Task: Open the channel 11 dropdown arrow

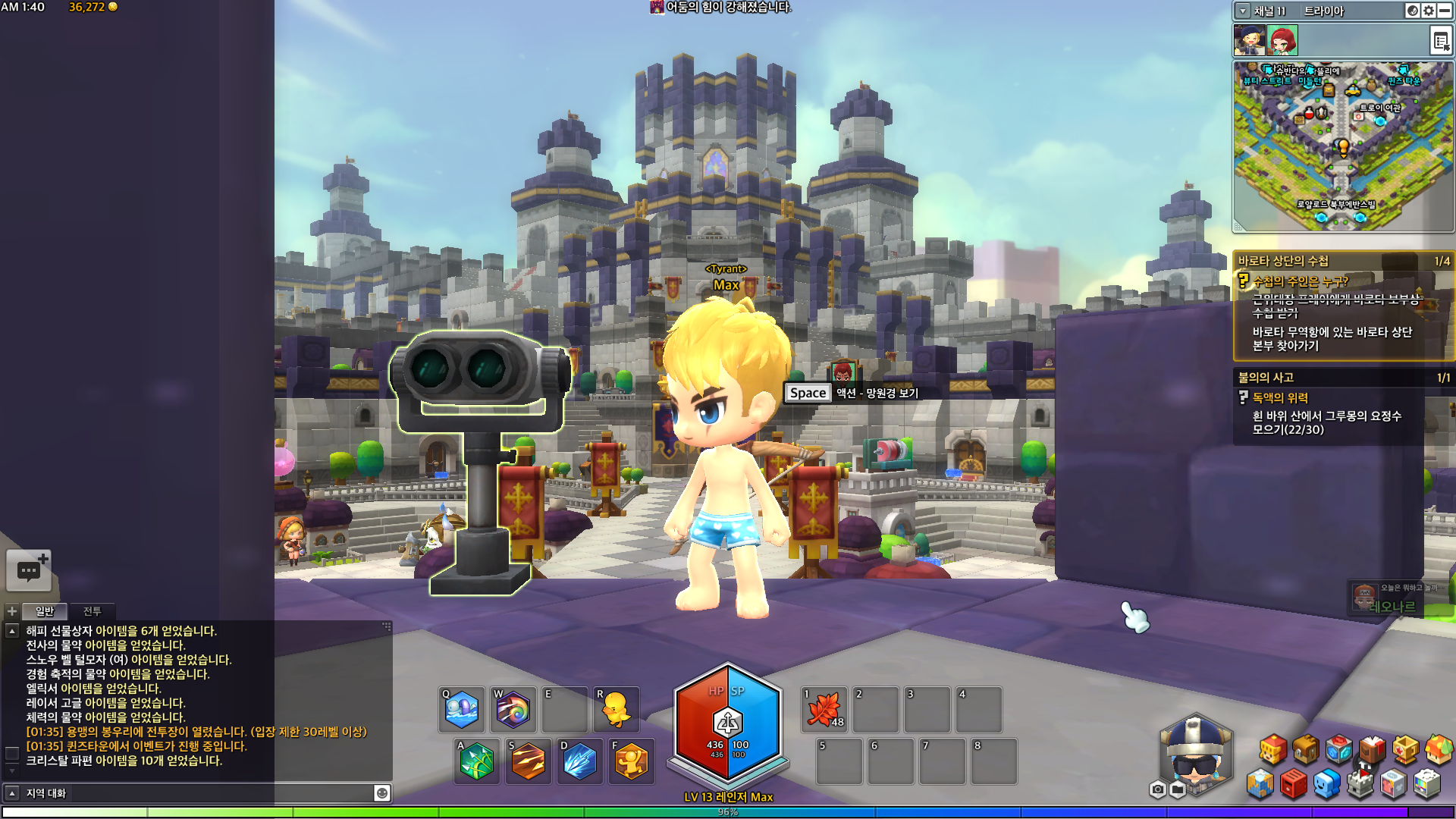Action: [x=1243, y=11]
